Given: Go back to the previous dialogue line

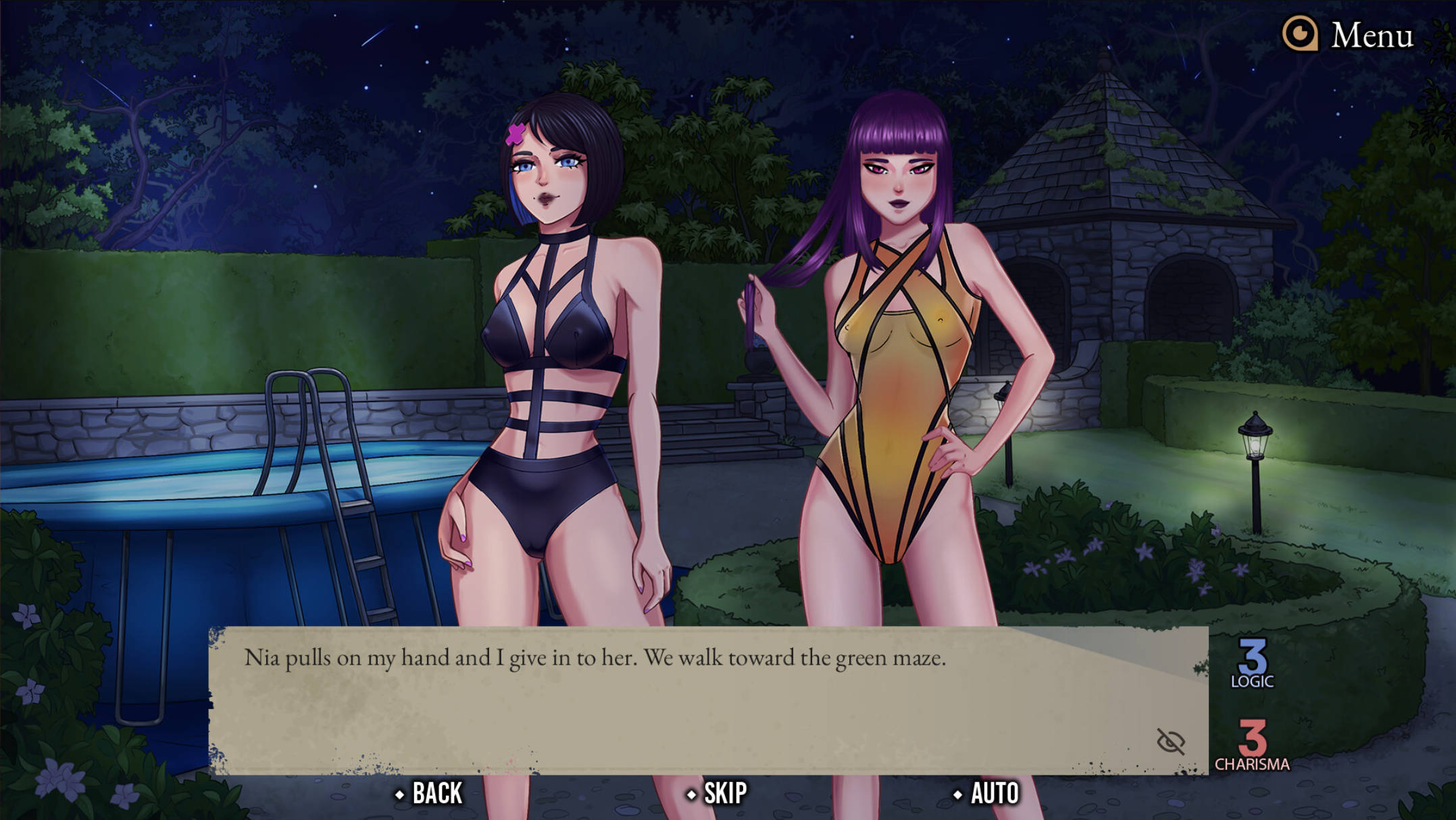Looking at the screenshot, I should pos(430,793).
